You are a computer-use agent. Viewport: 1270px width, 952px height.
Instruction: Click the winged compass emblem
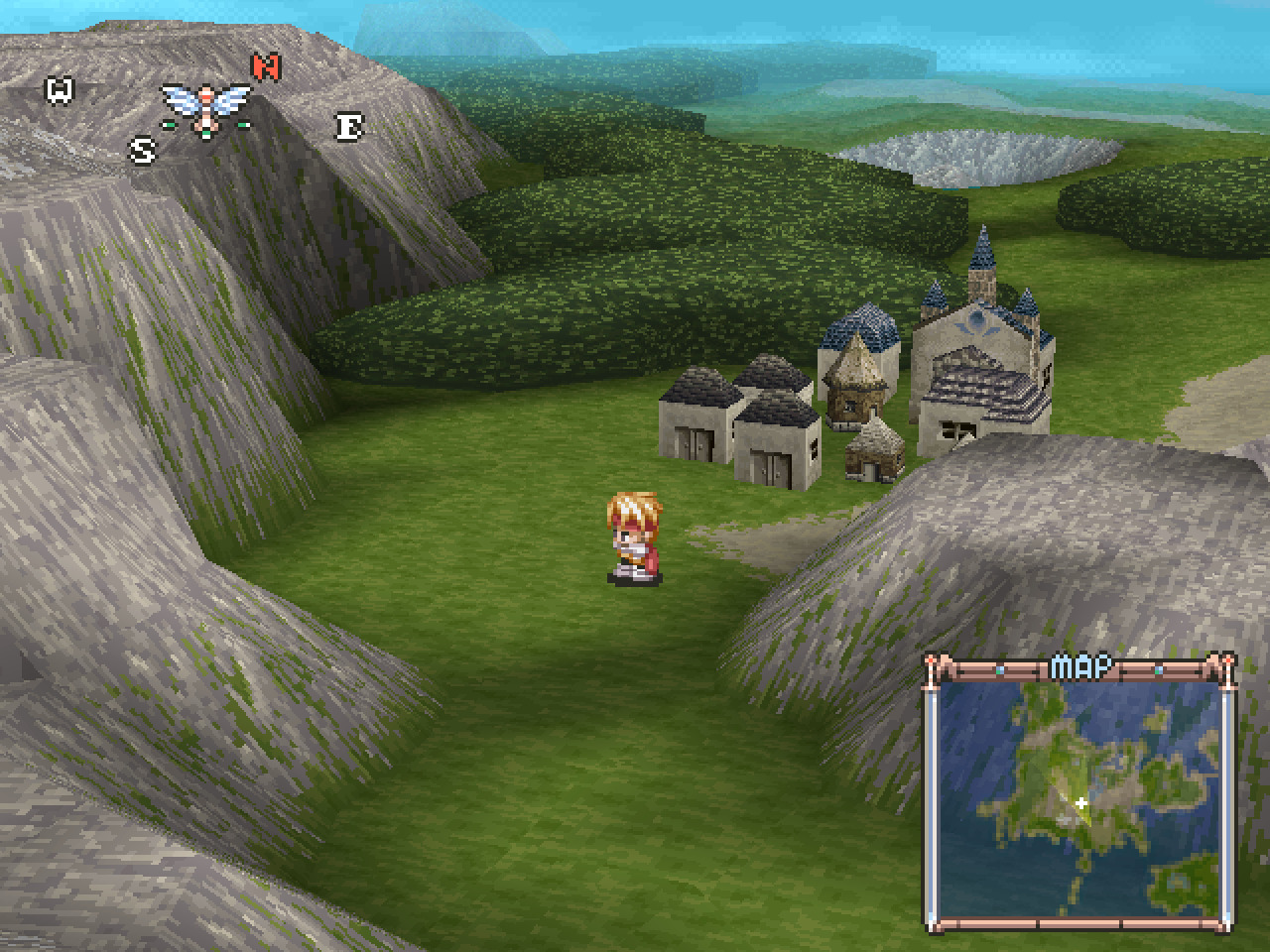(x=206, y=108)
